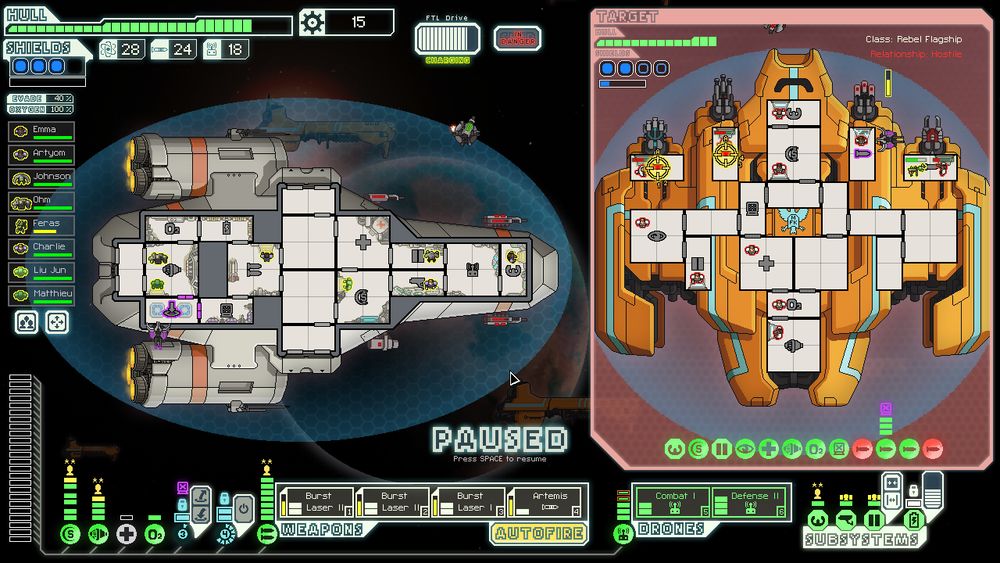Image resolution: width=1000 pixels, height=563 pixels.
Task: Activate weapon slot 1 Burst Laser II
Action: [x=315, y=501]
